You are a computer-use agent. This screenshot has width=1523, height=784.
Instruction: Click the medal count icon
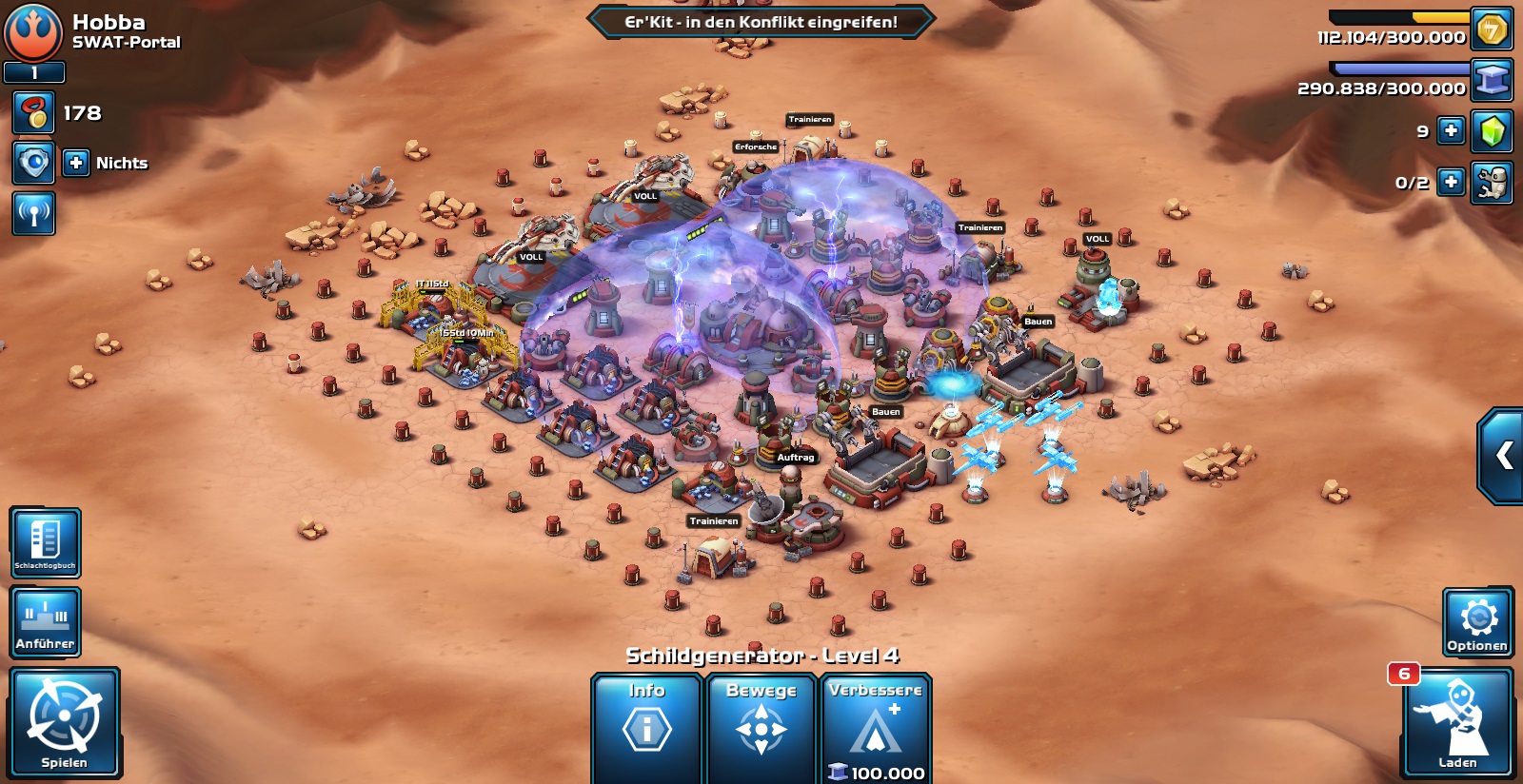click(33, 112)
